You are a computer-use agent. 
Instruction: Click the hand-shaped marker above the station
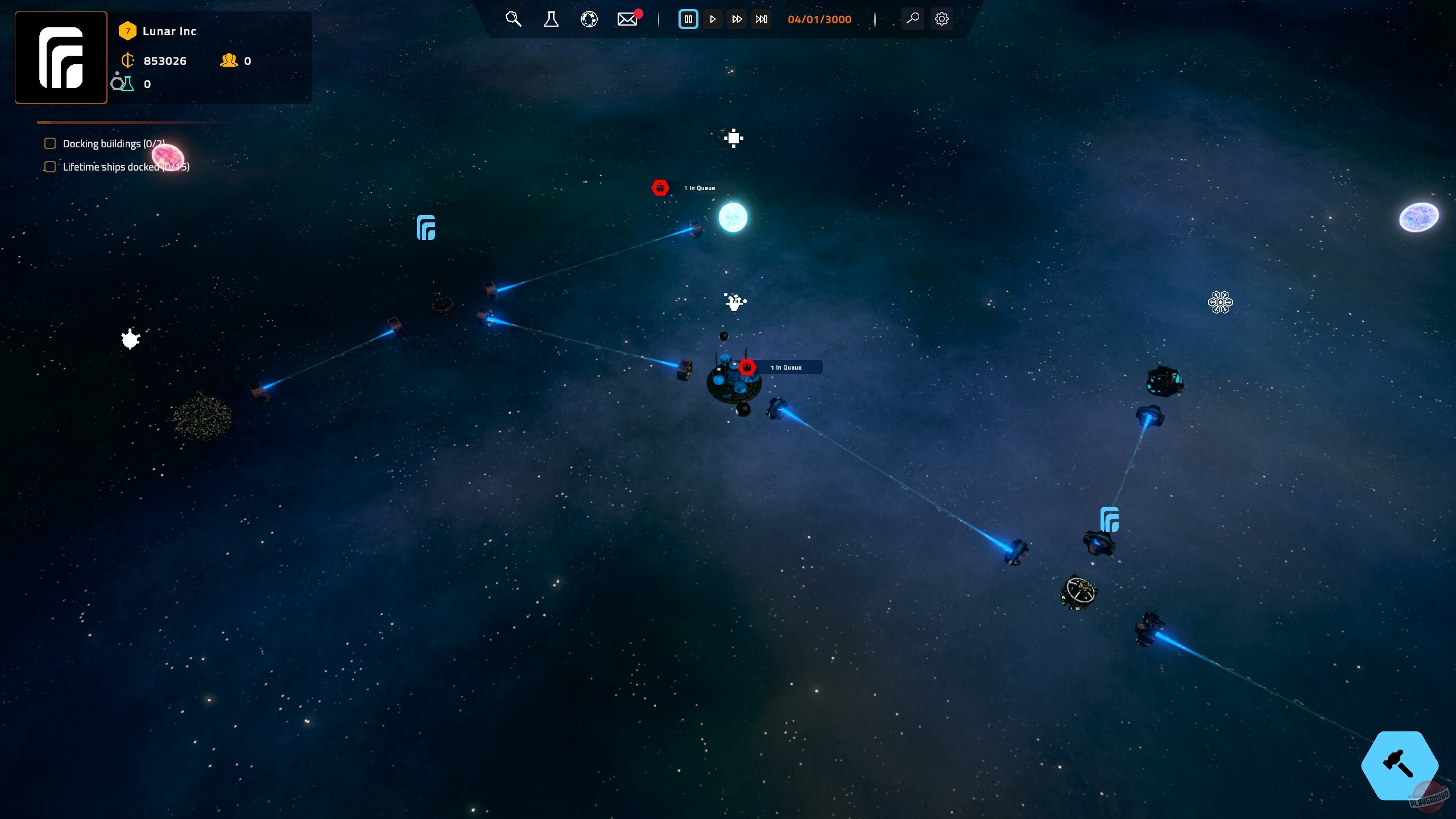coord(734,301)
